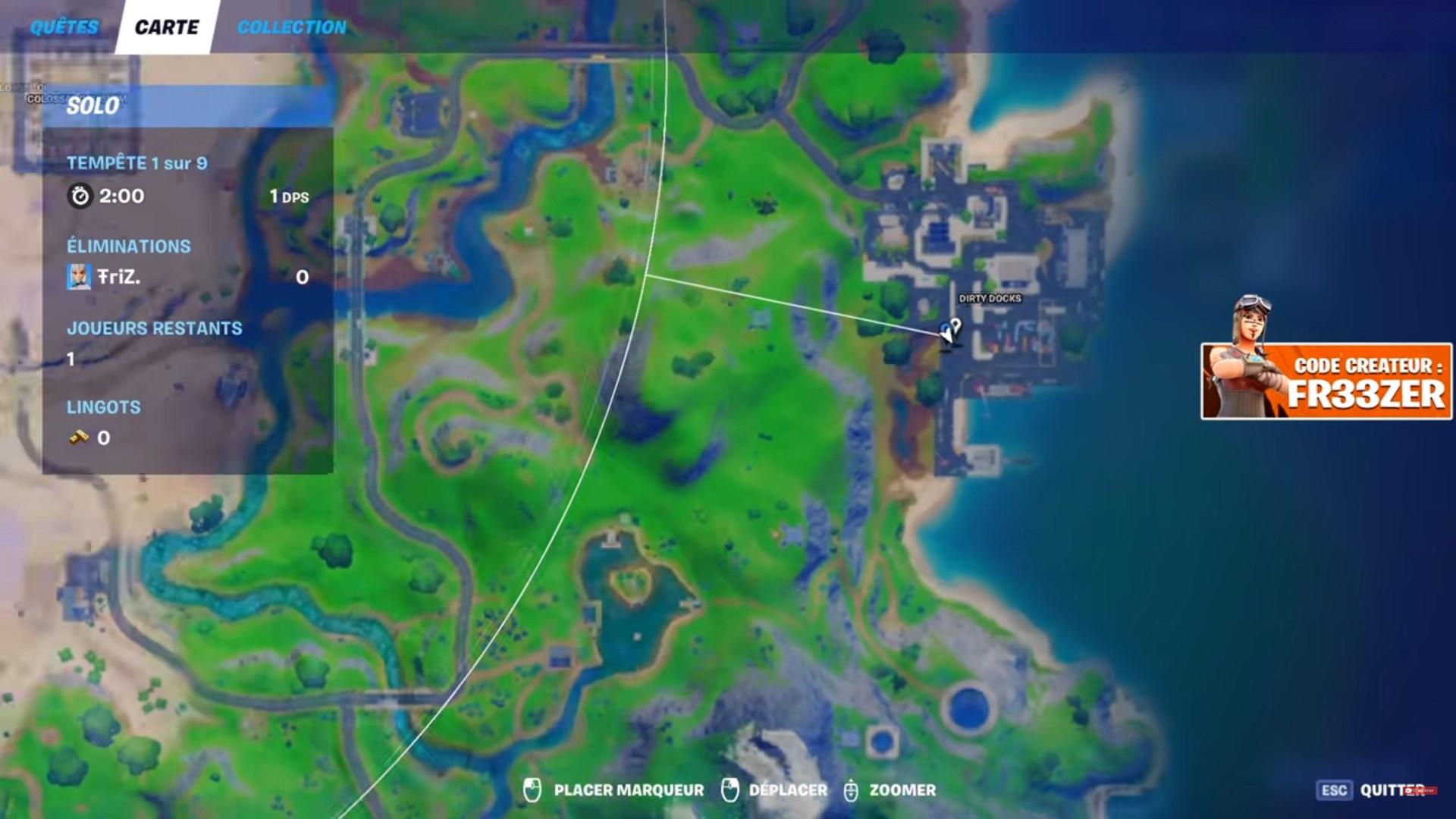Click the stopwatch icon next to the 2:00 timer
Screen dimensions: 1456x819
(x=81, y=196)
